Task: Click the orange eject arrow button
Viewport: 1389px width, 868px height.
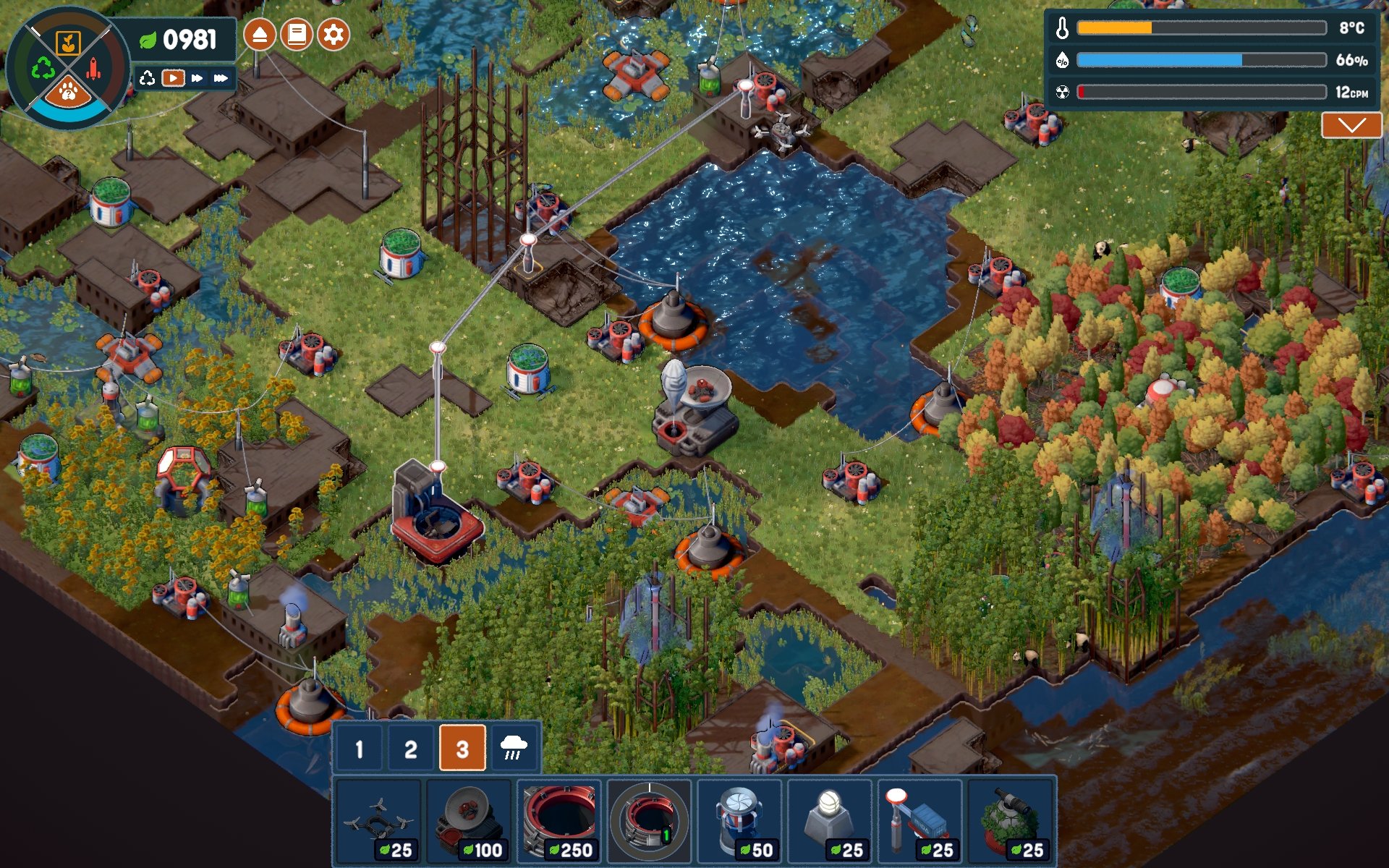Action: 260,35
